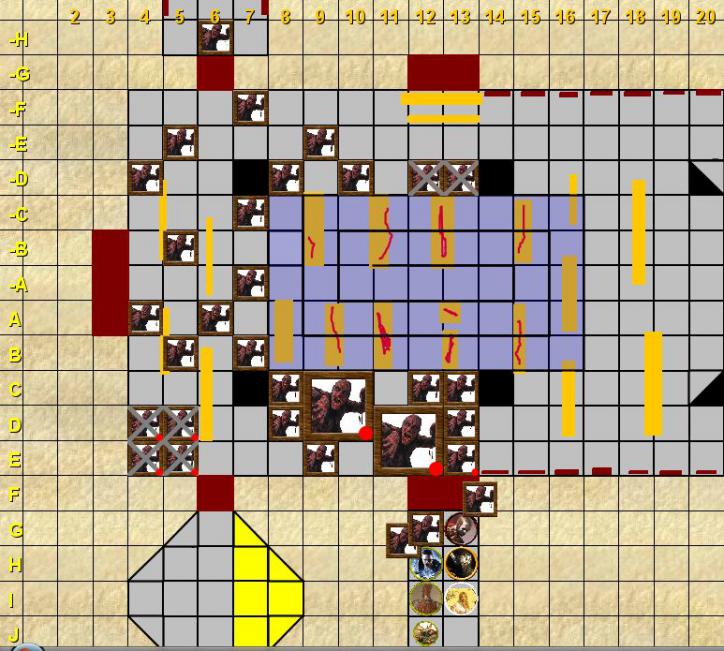Select the smallest round token in row J
The height and width of the screenshot is (651, 724).
(x=426, y=632)
